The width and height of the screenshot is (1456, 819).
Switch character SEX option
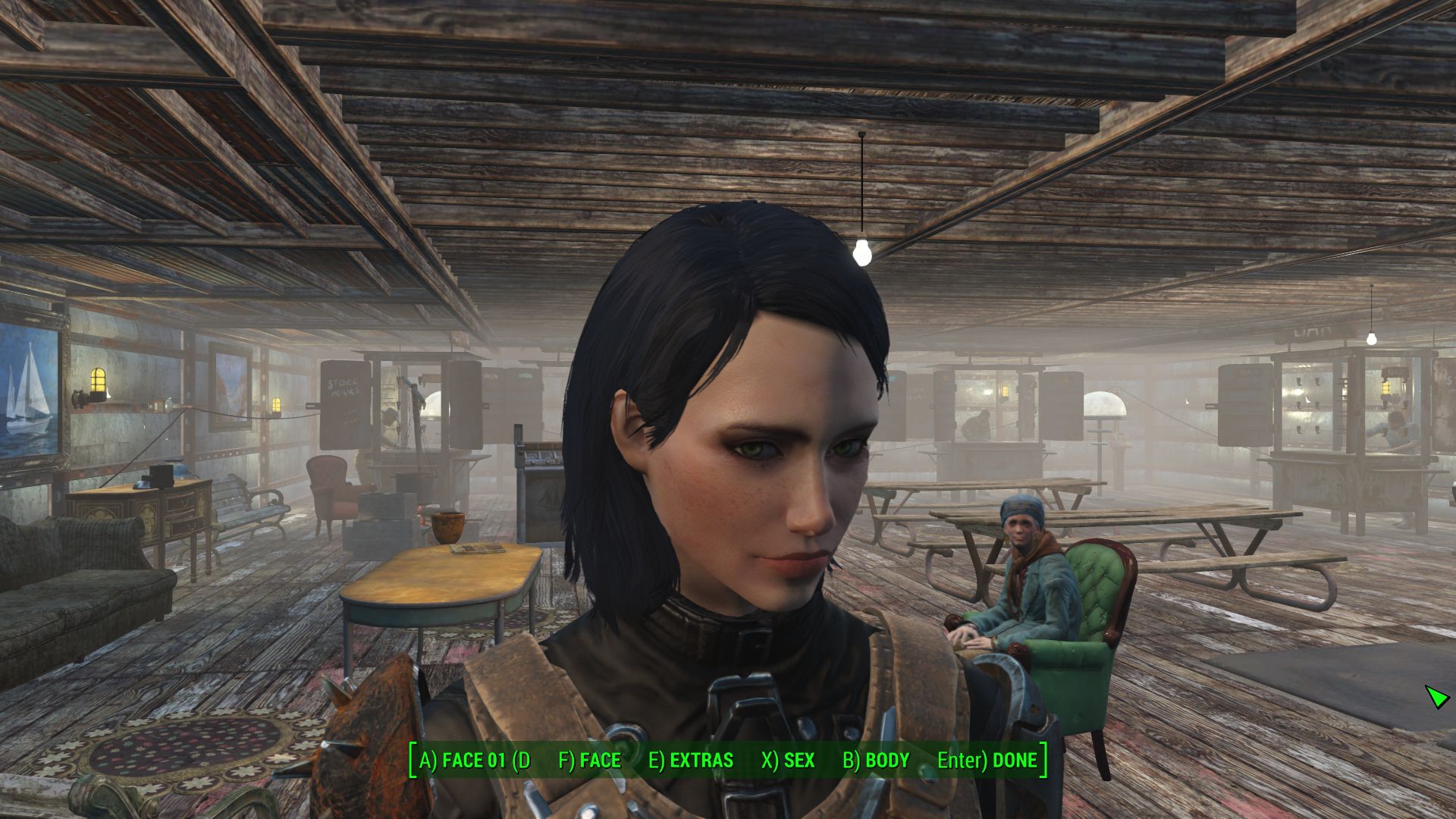coord(788,761)
